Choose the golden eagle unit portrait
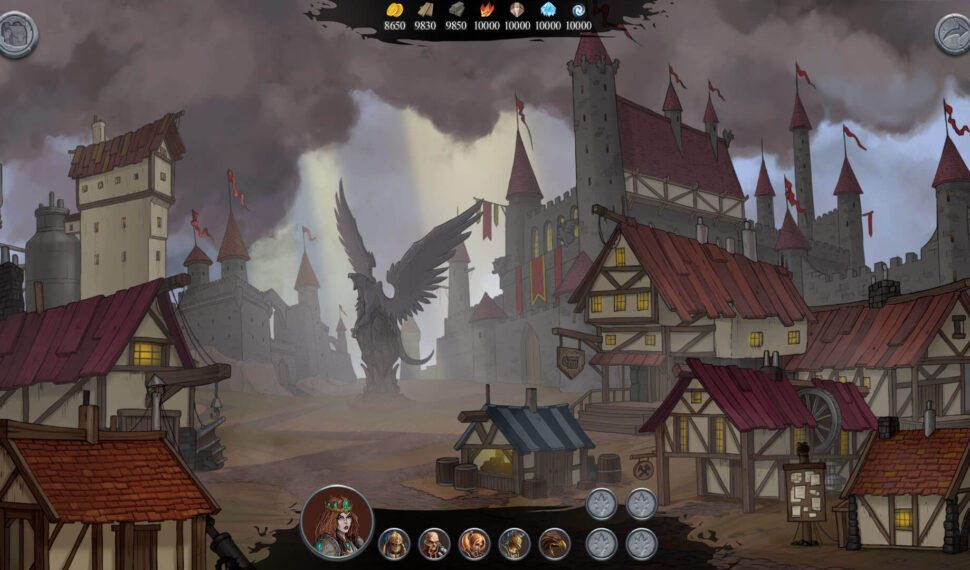The width and height of the screenshot is (970, 570). (554, 544)
